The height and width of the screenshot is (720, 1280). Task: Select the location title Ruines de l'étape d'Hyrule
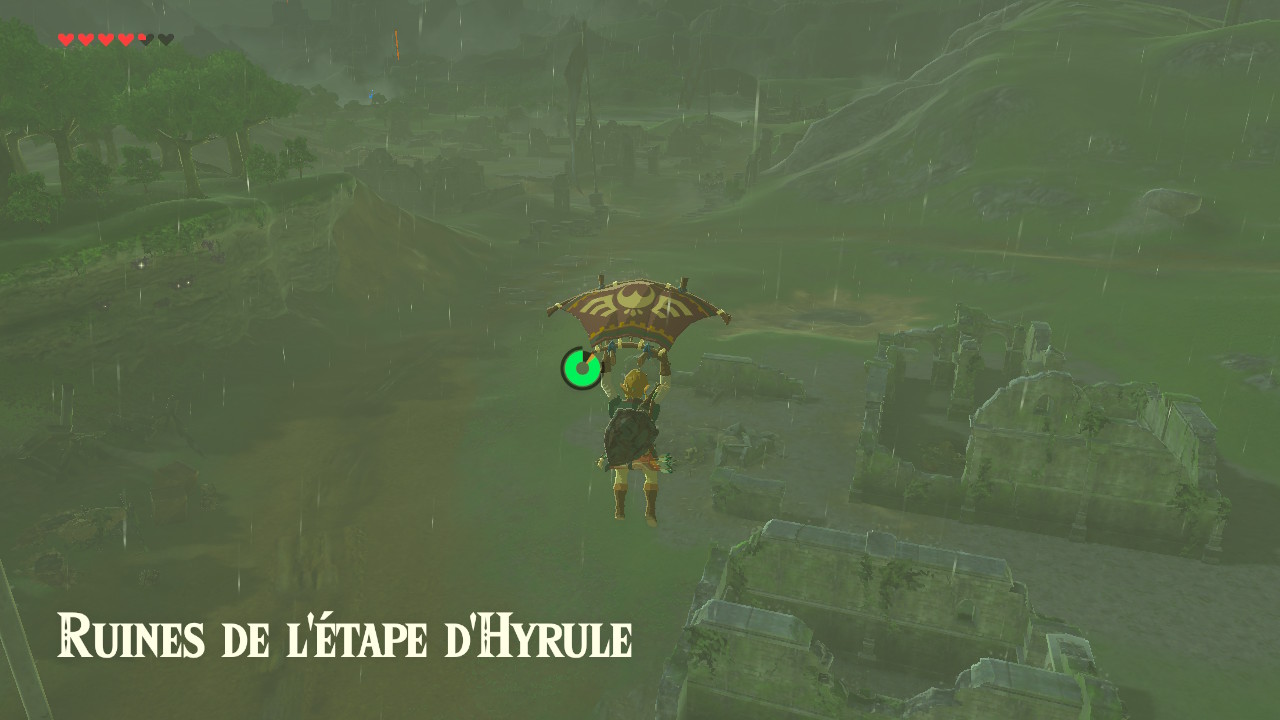(345, 634)
